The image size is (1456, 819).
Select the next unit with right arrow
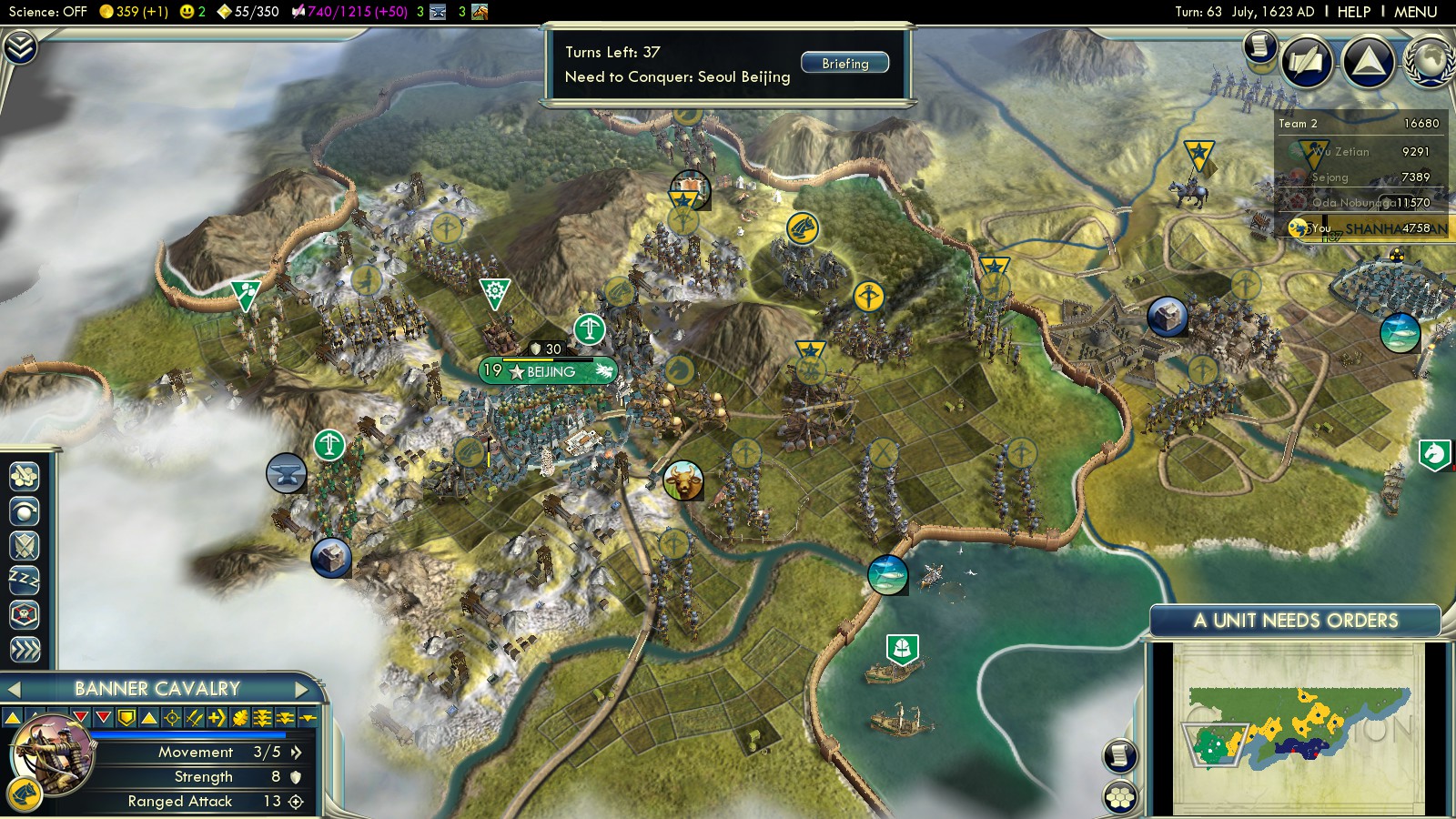point(302,689)
